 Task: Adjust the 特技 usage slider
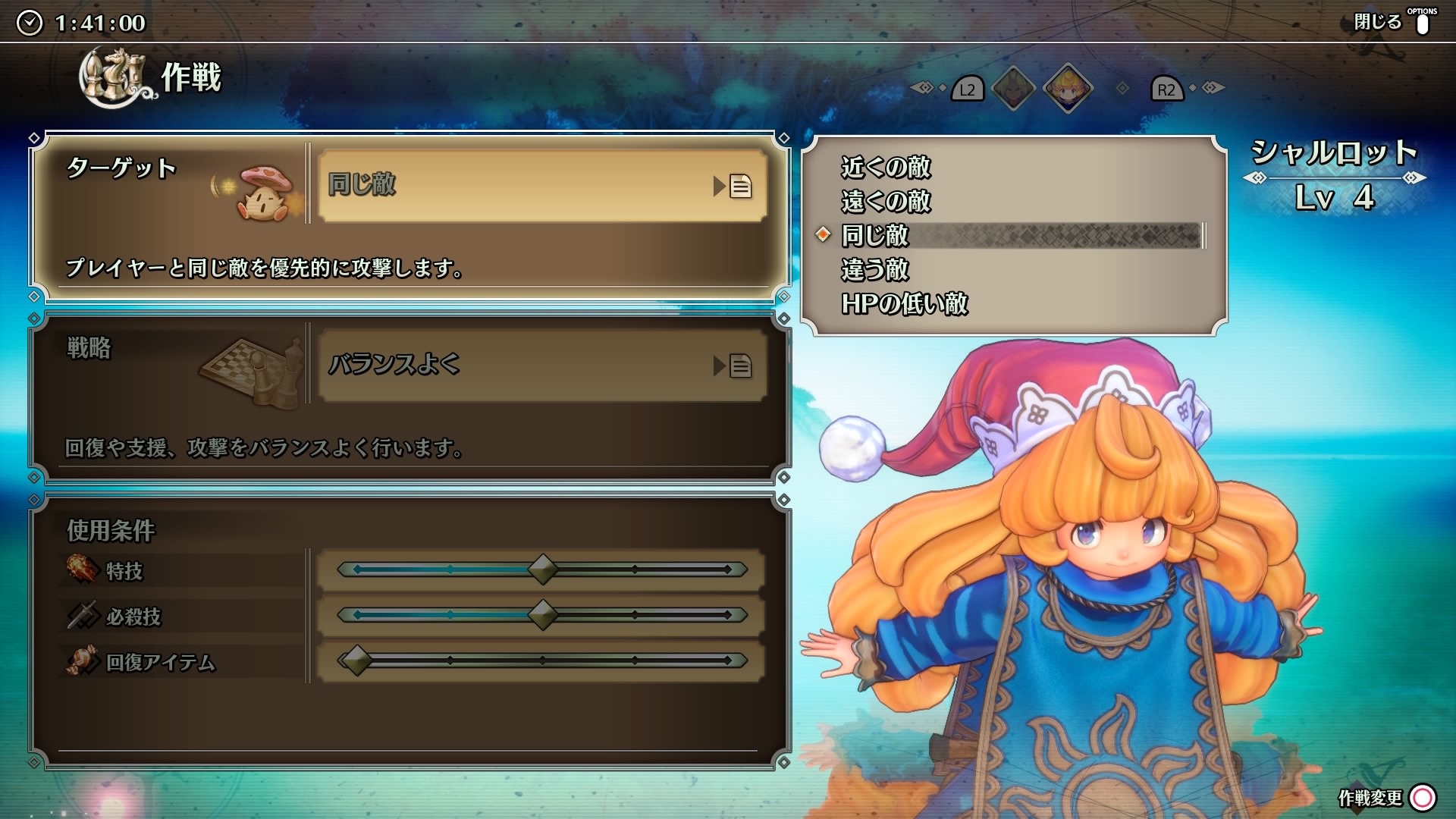tap(542, 570)
